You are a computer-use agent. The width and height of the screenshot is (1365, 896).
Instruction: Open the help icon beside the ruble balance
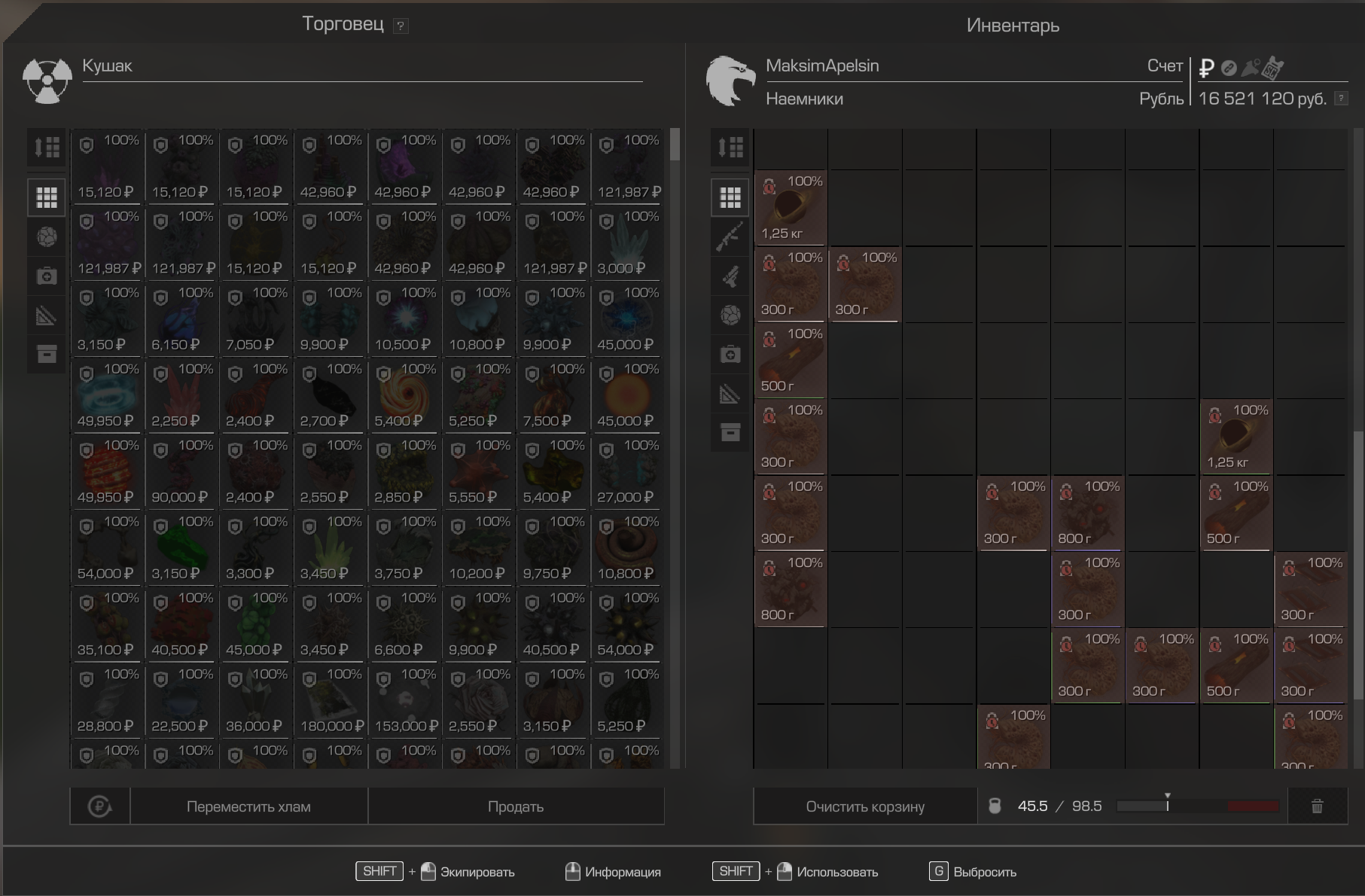tap(1341, 99)
